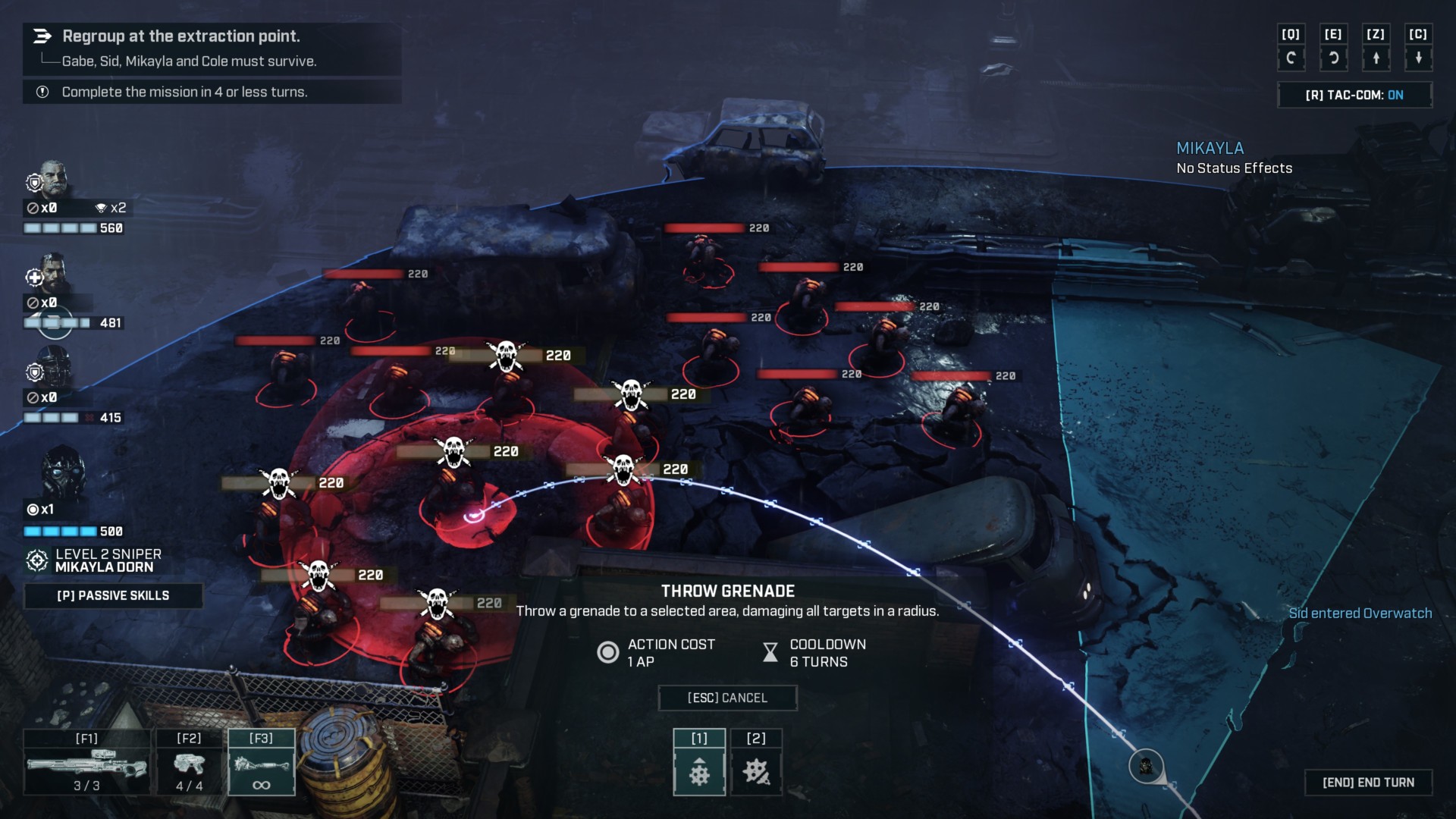Select the dark-bearded medic soldier portrait
The image size is (1456, 819).
tap(52, 273)
